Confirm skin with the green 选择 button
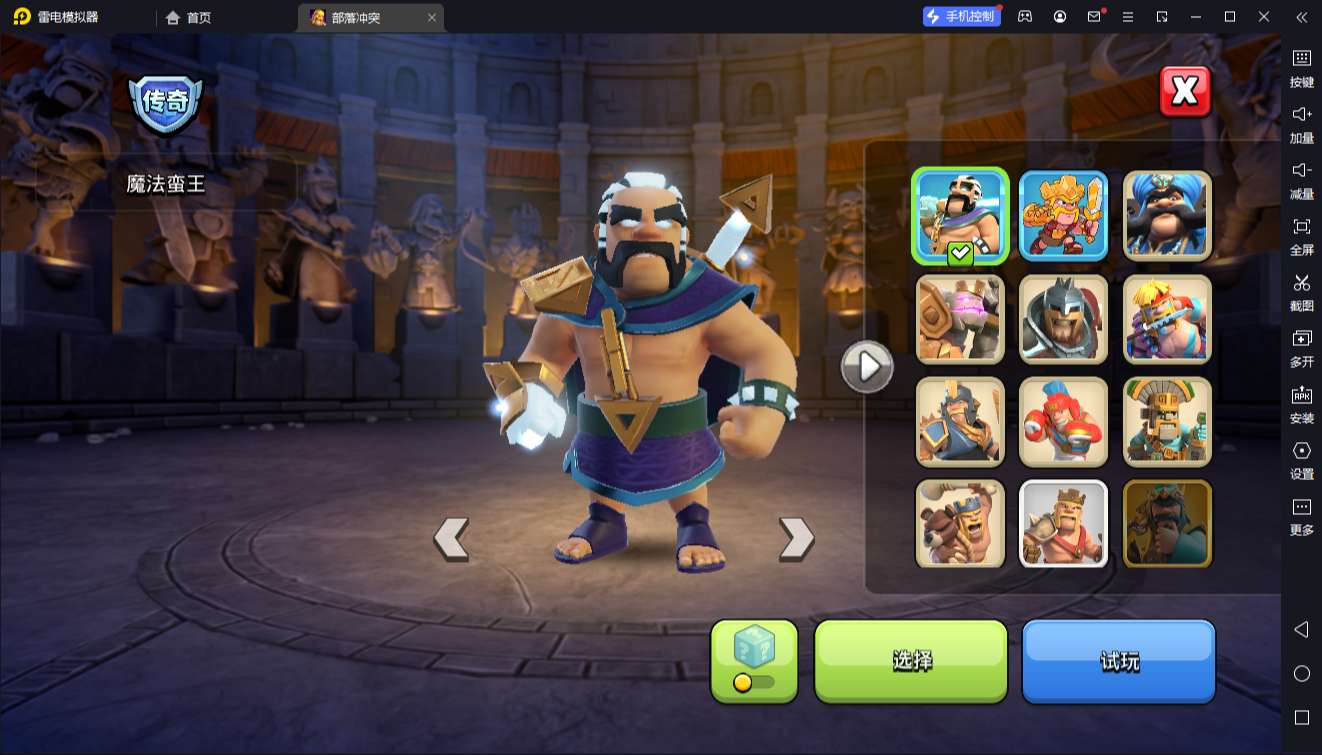Image resolution: width=1322 pixels, height=755 pixels. [911, 660]
